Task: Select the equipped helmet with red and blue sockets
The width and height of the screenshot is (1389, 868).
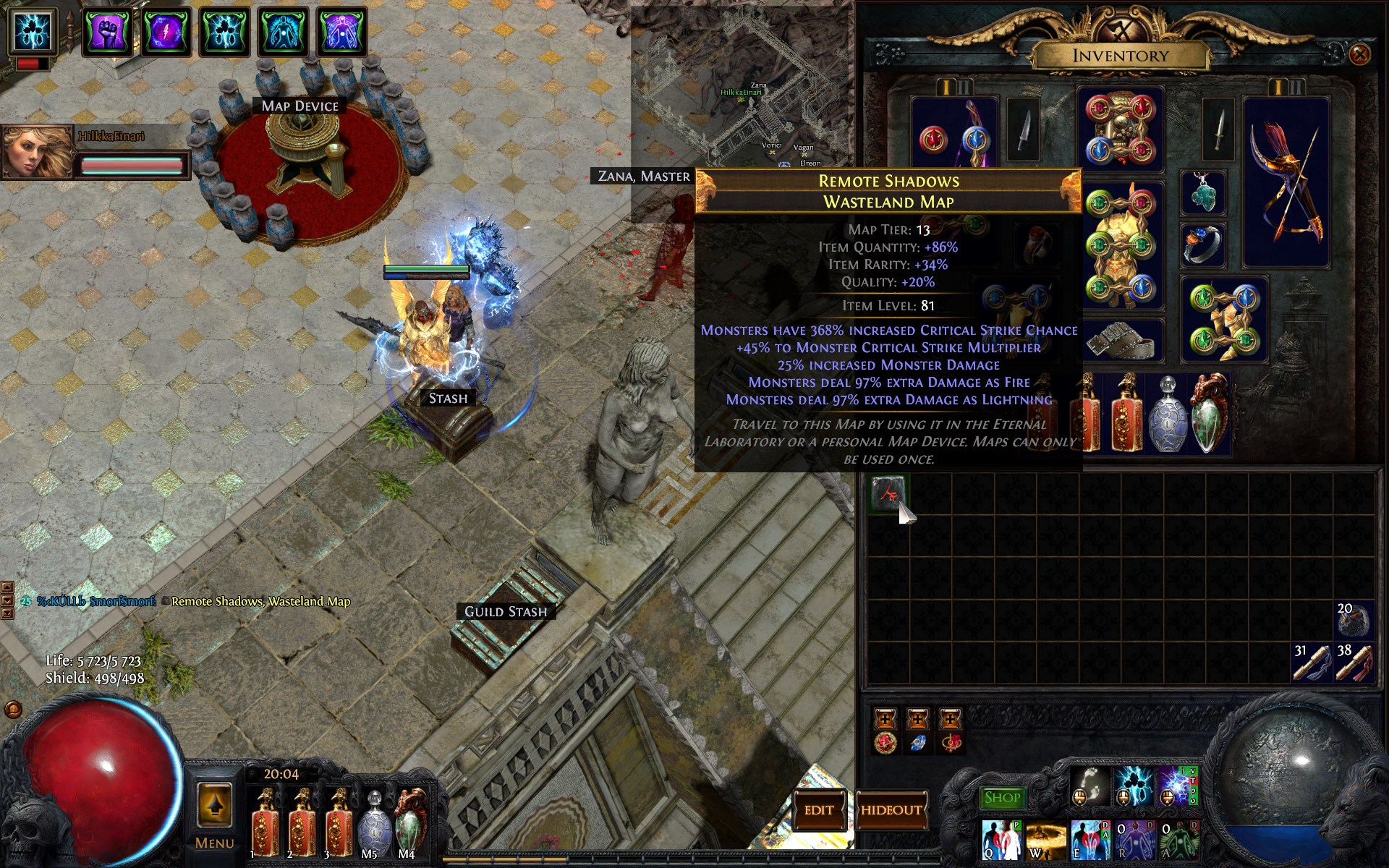Action: [1120, 129]
